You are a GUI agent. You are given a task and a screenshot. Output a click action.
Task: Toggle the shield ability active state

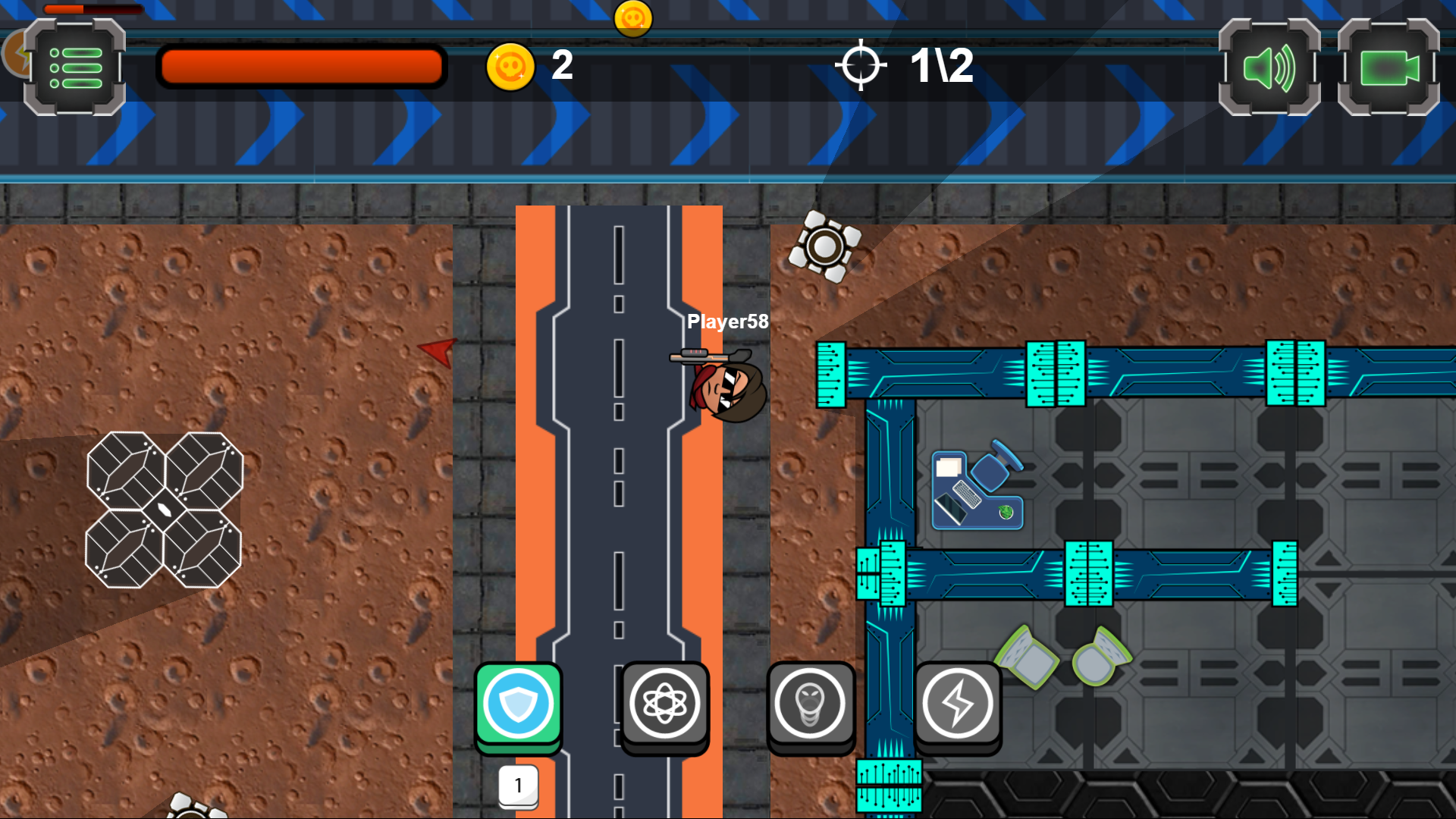[x=518, y=704]
